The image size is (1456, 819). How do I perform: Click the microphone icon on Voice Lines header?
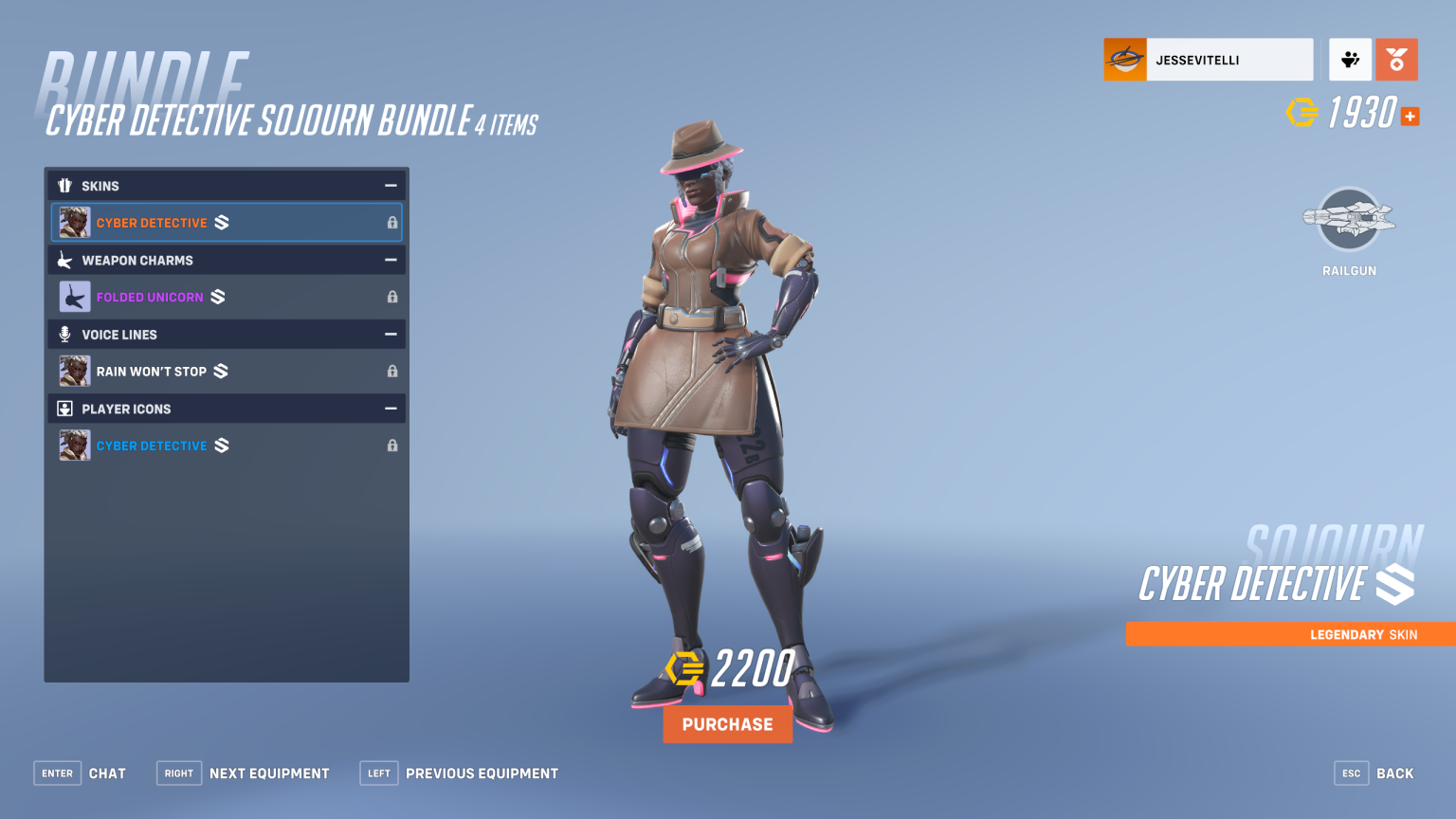pyautogui.click(x=64, y=334)
